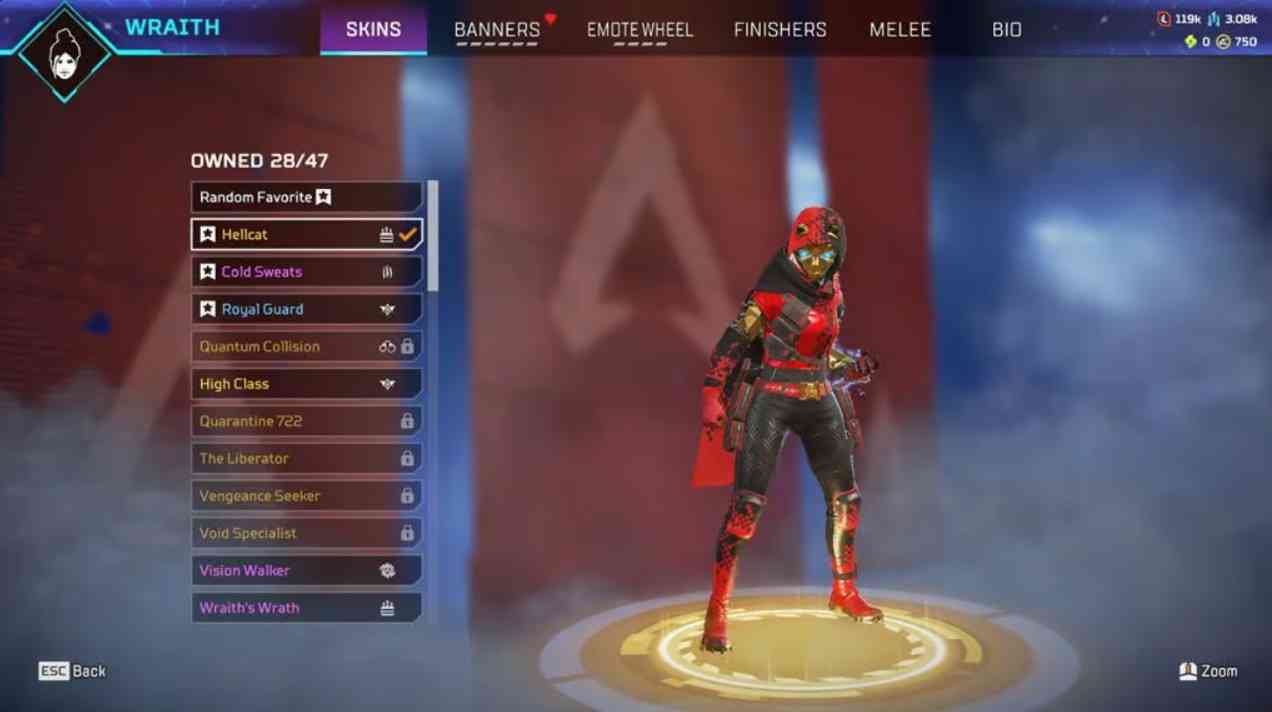Viewport: 1272px width, 712px height.
Task: Preview the Quarantine 722 skin
Action: (x=306, y=421)
